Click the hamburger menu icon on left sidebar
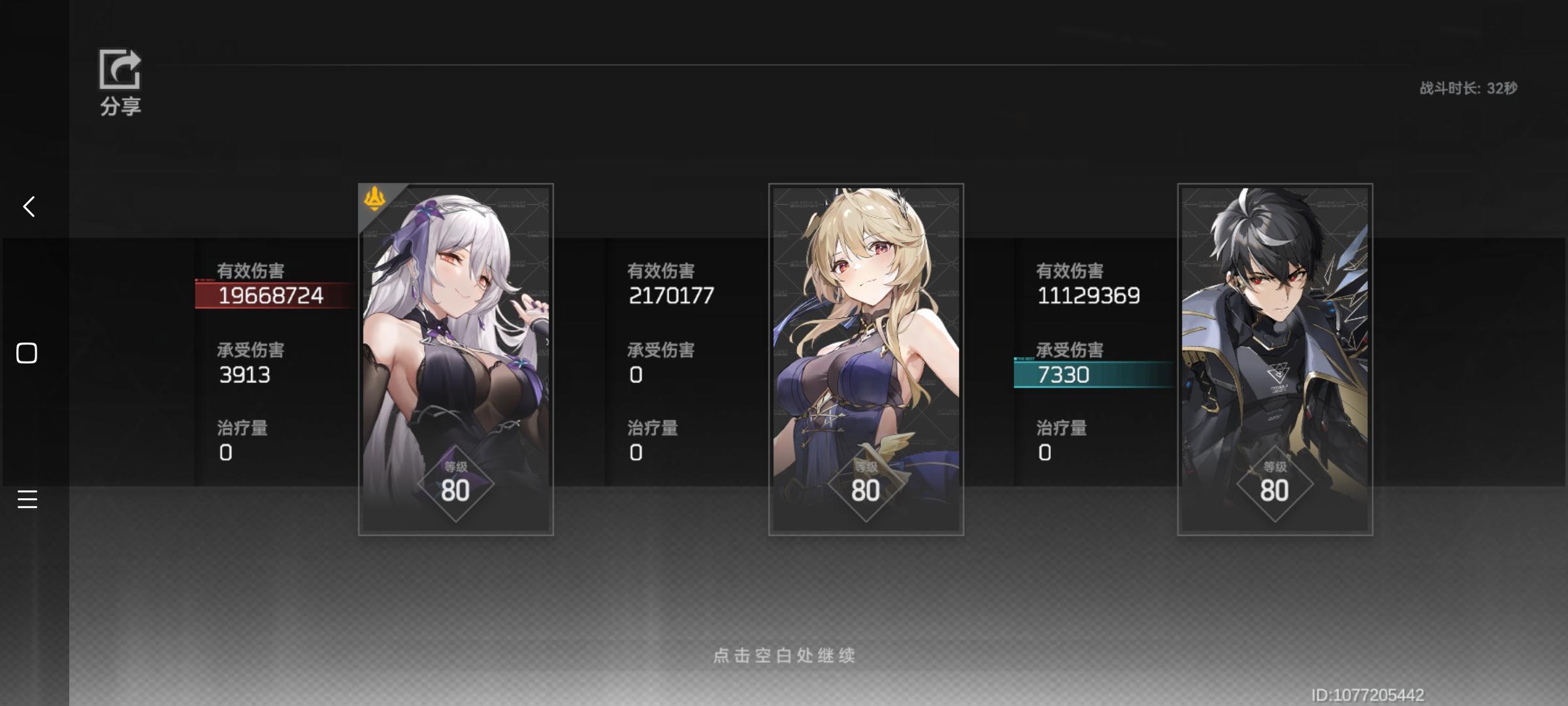Screen dimensions: 1568x706 coord(27,499)
